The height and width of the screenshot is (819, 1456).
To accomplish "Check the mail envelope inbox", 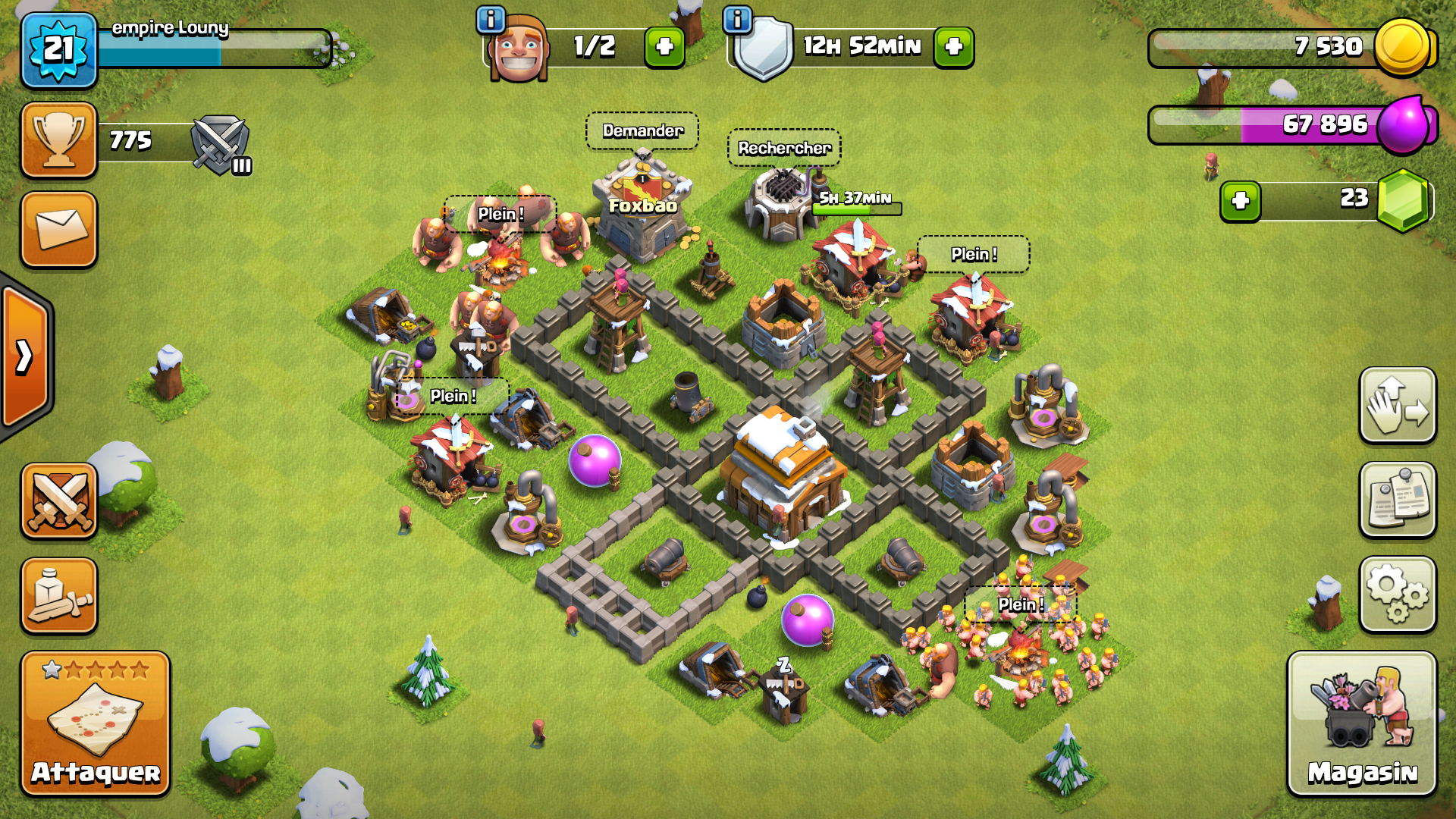I will point(59,229).
